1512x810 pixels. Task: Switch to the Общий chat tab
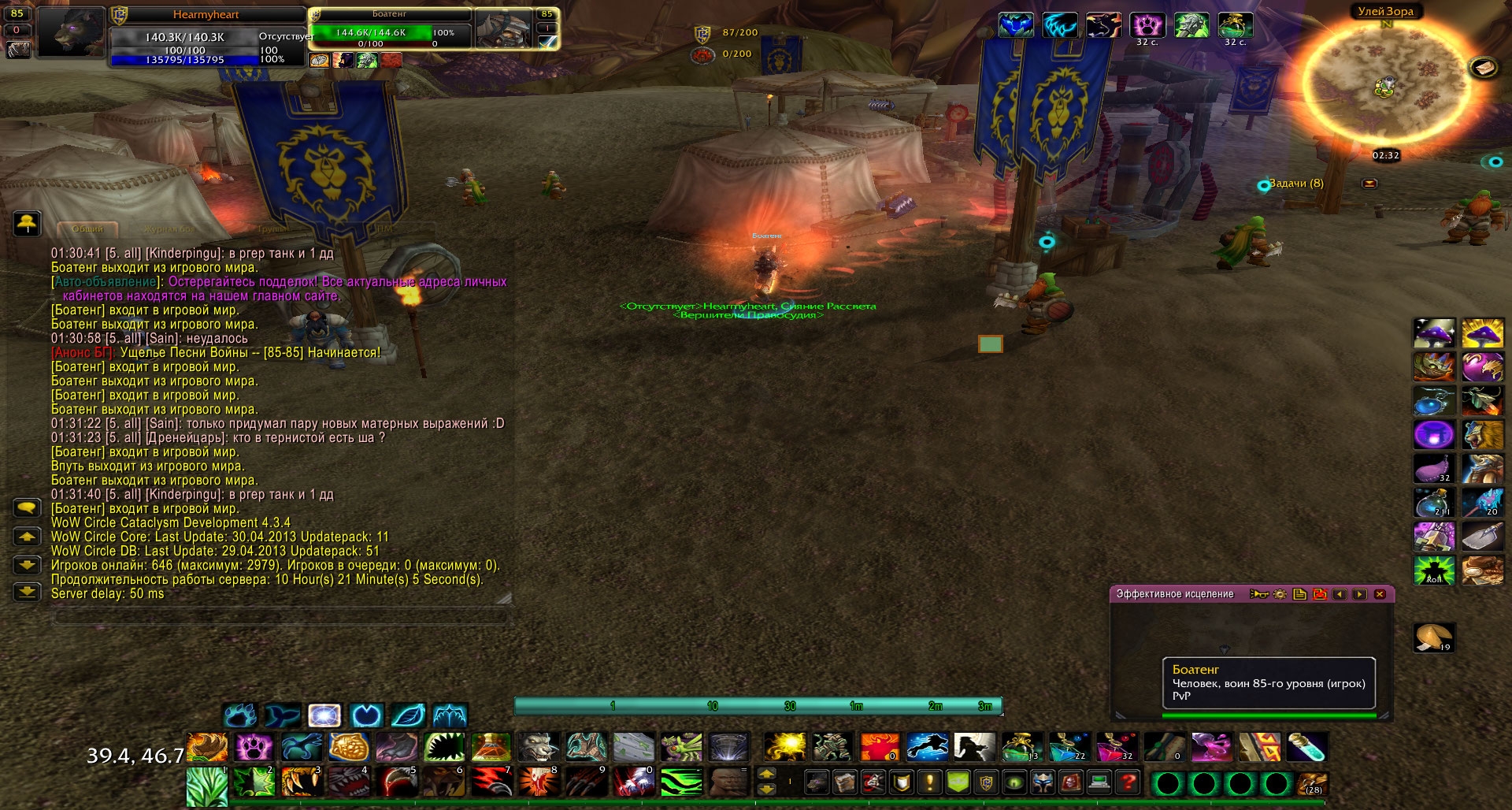[x=88, y=229]
